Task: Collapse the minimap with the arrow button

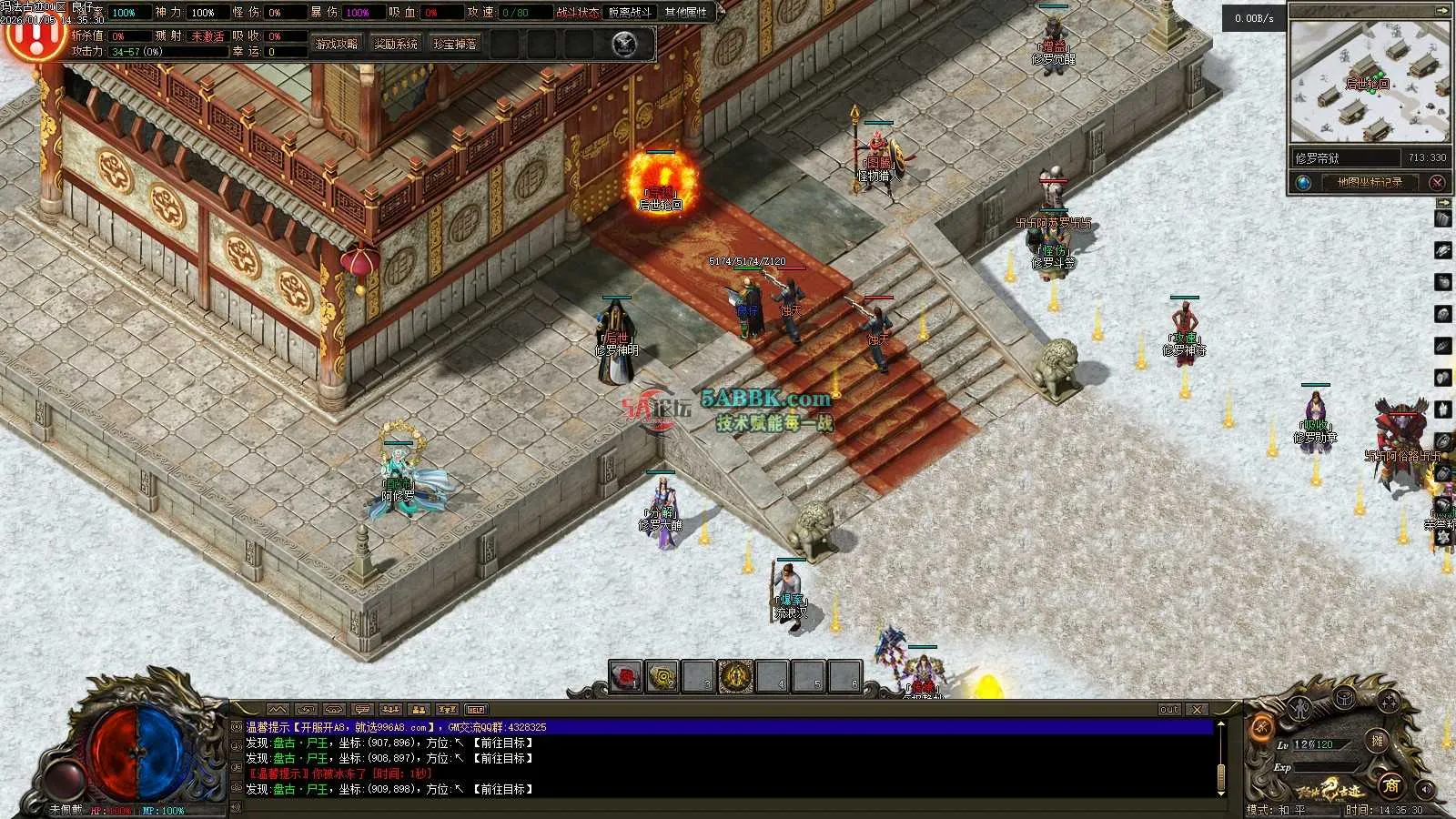Action: (1441, 11)
